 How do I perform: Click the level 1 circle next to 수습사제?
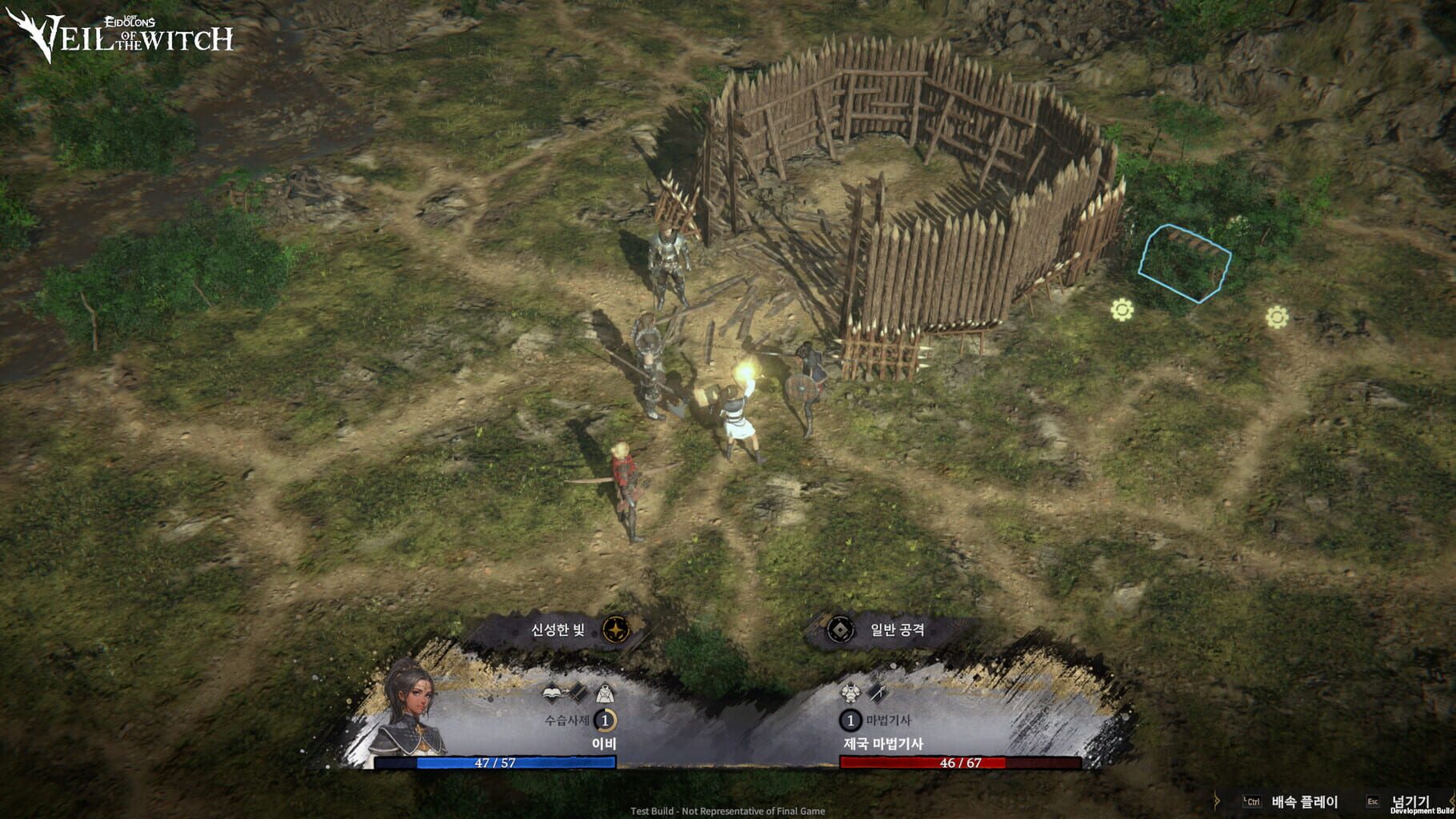605,721
